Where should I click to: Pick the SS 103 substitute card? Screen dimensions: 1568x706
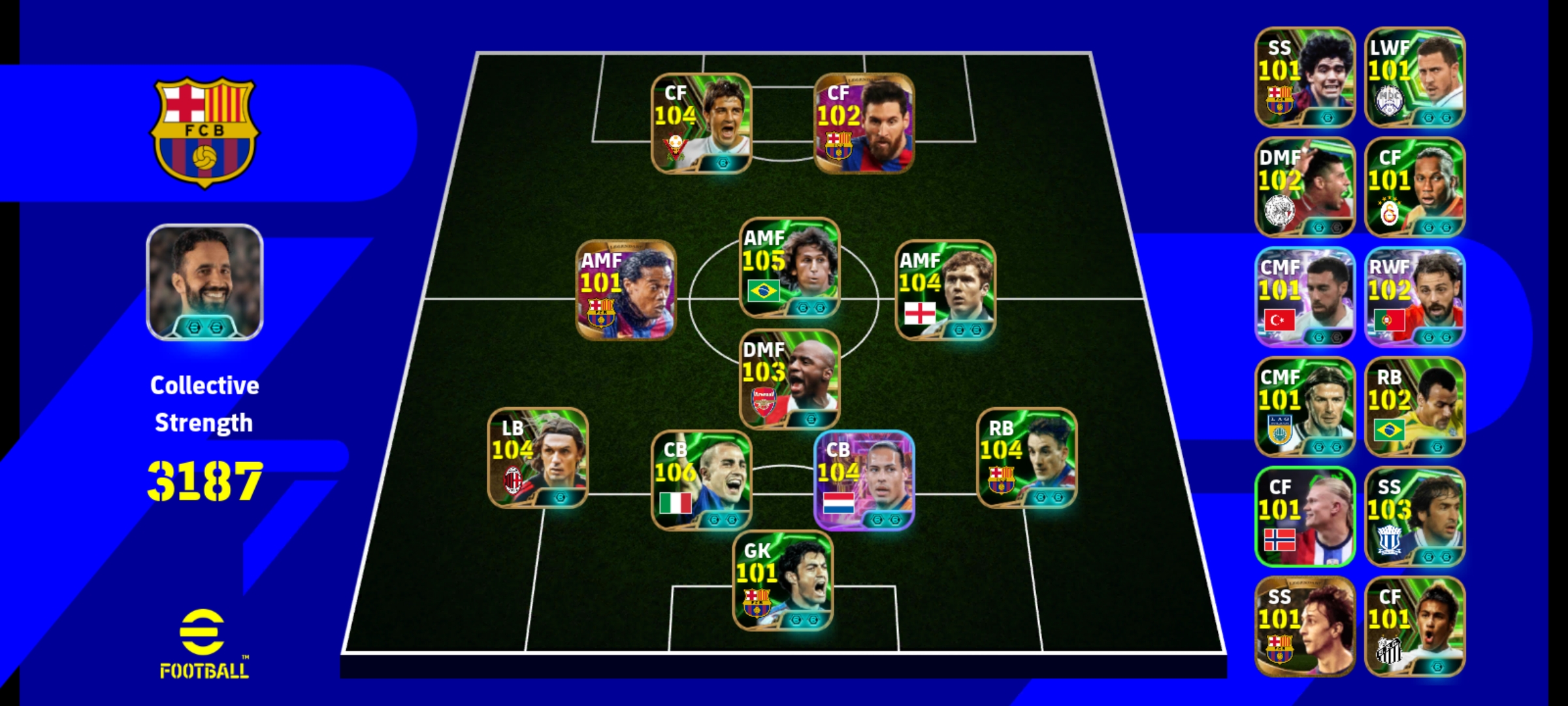point(1414,516)
